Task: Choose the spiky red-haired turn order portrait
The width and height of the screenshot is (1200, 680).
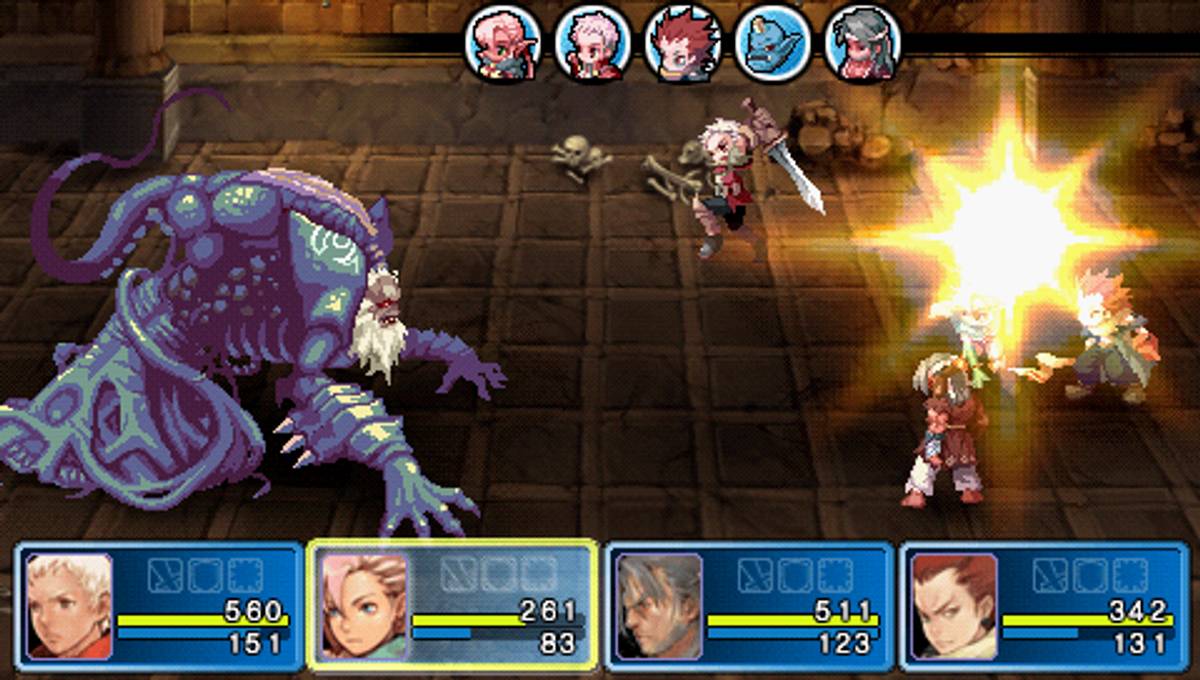Action: 683,45
